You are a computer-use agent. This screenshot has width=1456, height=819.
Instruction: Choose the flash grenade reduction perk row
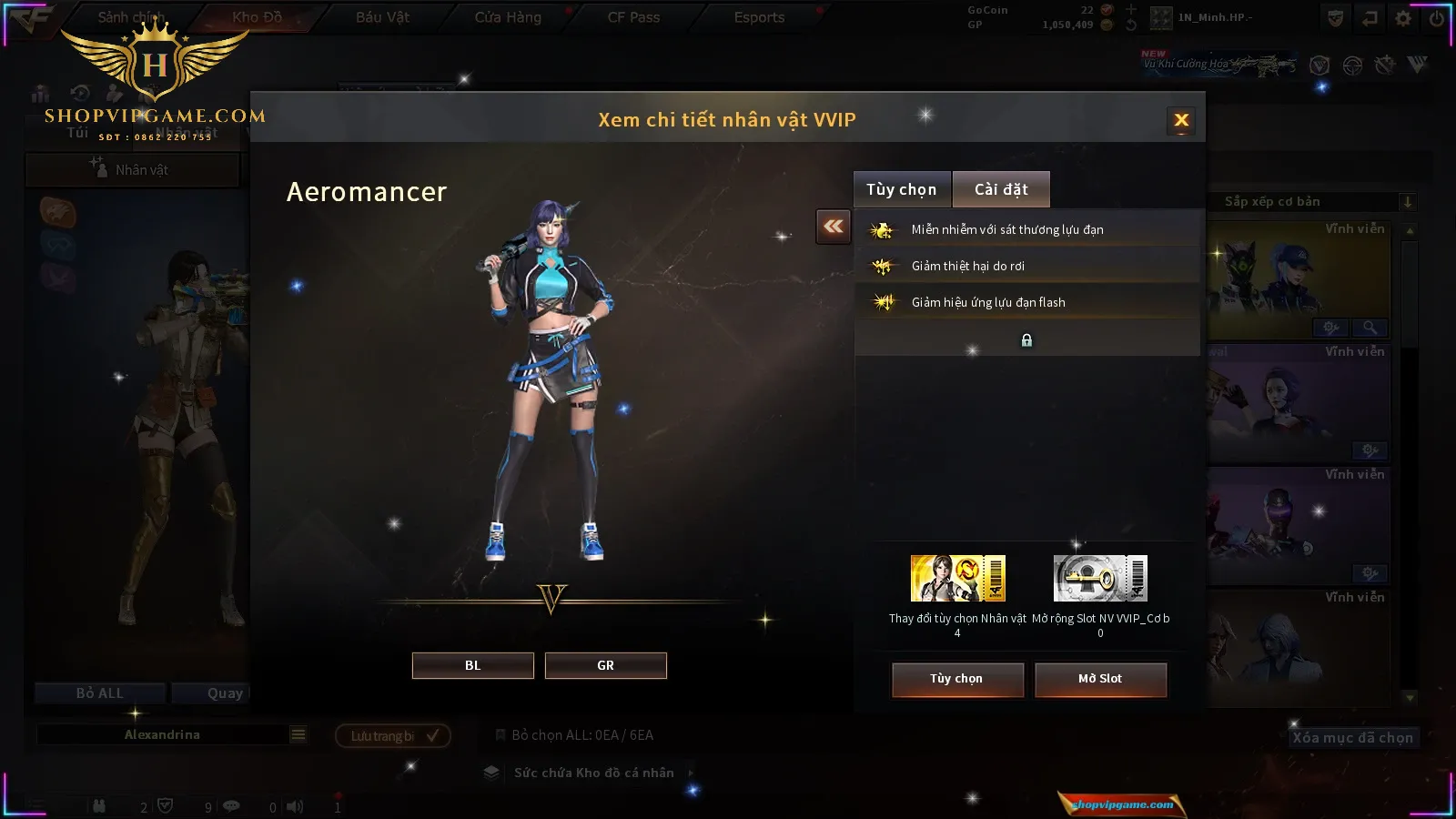point(1026,302)
